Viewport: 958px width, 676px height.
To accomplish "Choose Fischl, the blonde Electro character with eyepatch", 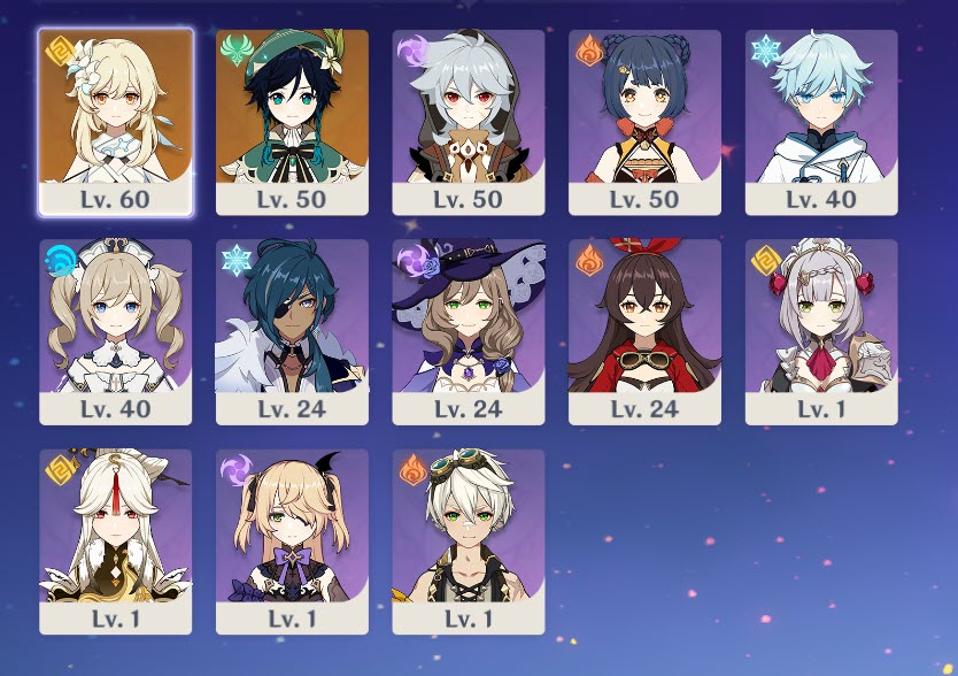I will 292,541.
